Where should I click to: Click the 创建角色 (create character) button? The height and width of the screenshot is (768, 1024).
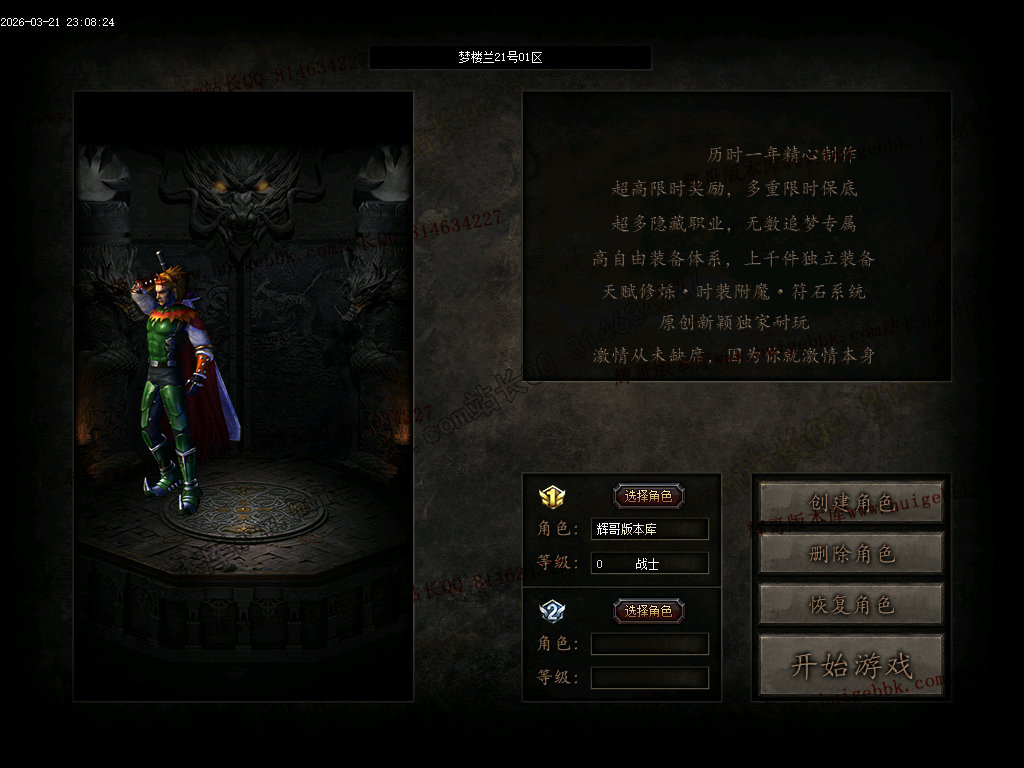pyautogui.click(x=851, y=502)
